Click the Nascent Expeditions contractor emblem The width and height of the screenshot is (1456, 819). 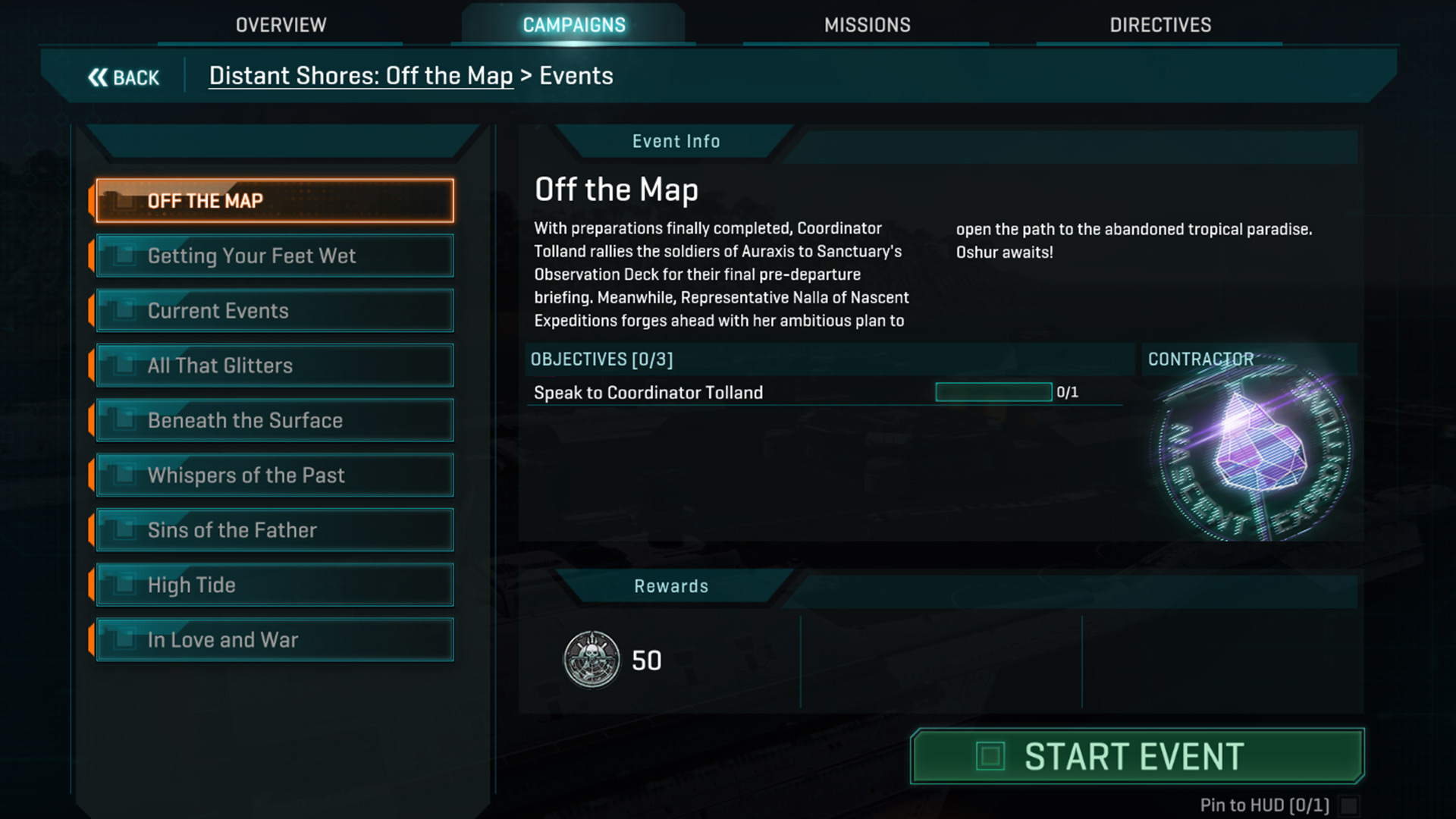[1254, 452]
